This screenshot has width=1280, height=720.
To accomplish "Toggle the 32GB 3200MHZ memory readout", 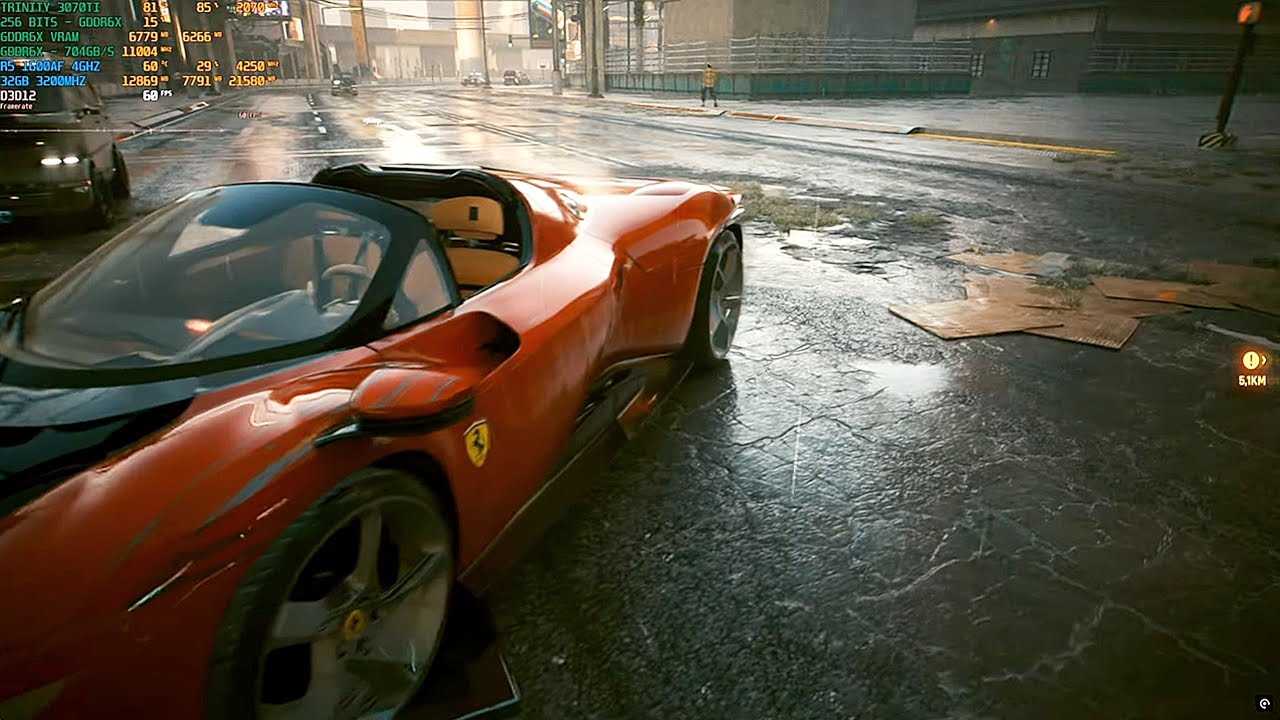I will point(42,80).
